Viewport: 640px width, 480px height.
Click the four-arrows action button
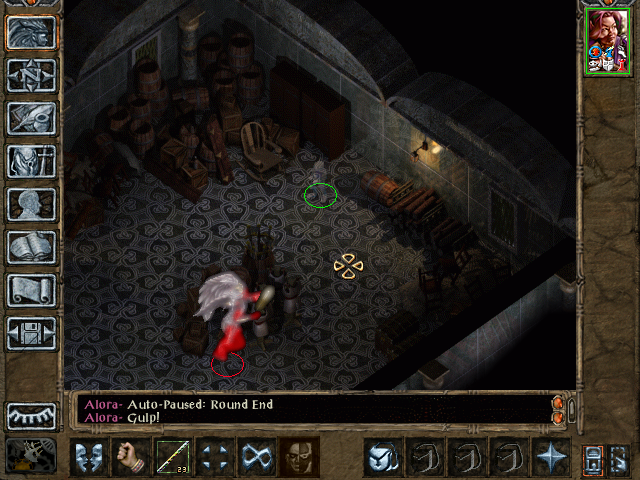[215, 456]
